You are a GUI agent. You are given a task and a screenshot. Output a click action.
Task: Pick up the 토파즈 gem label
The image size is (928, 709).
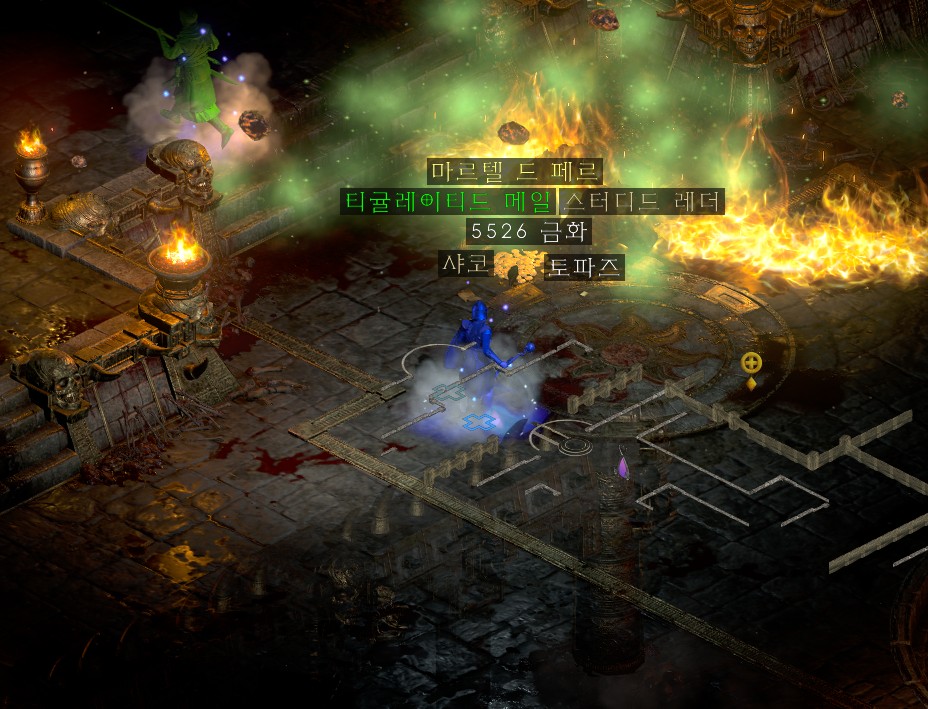point(585,267)
